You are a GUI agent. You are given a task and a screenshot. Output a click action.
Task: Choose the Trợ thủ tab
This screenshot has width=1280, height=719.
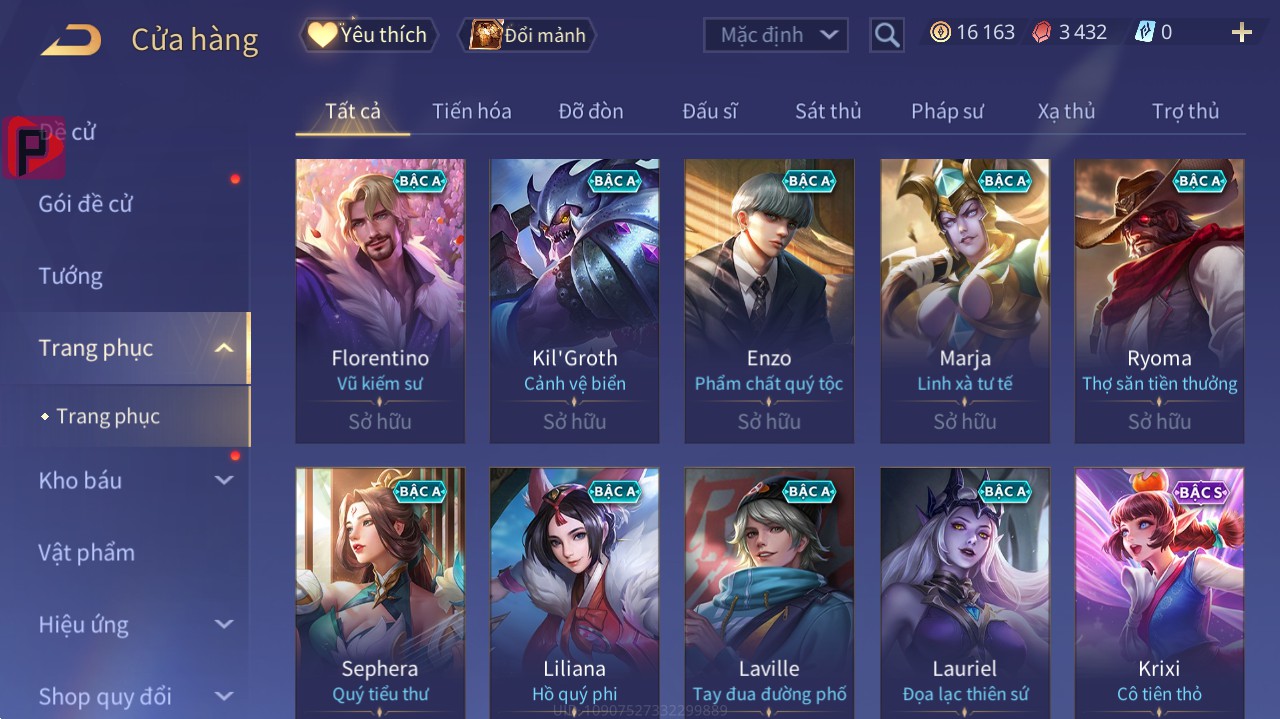pos(1185,111)
